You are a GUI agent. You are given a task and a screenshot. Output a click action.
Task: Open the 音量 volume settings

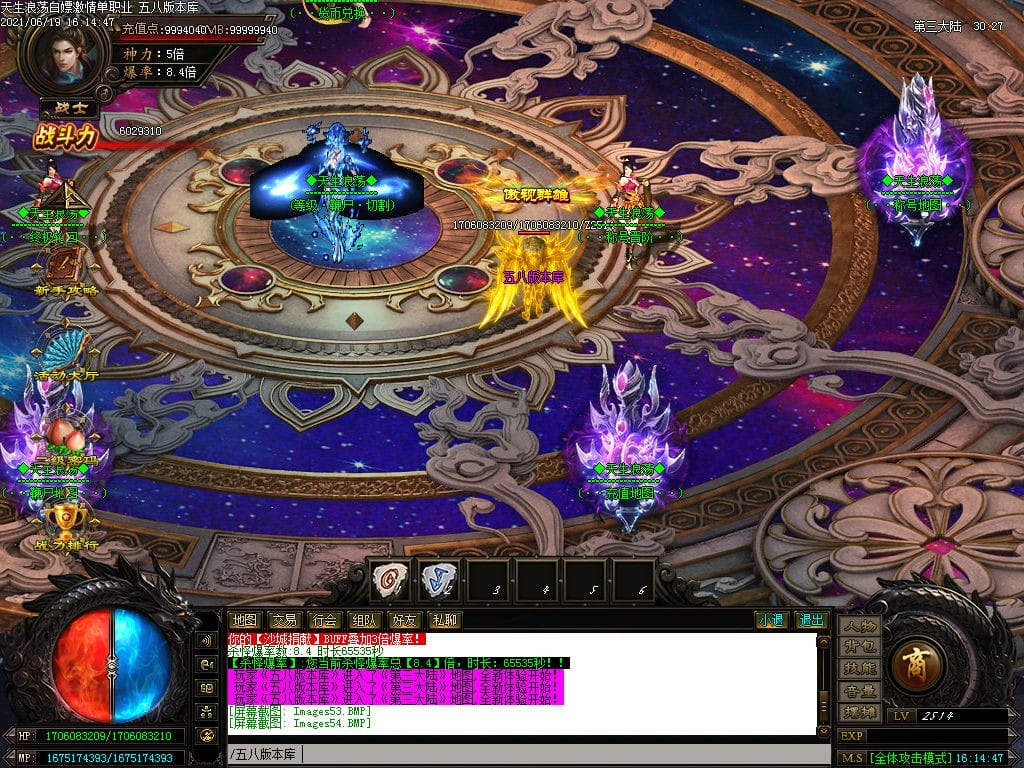point(860,691)
